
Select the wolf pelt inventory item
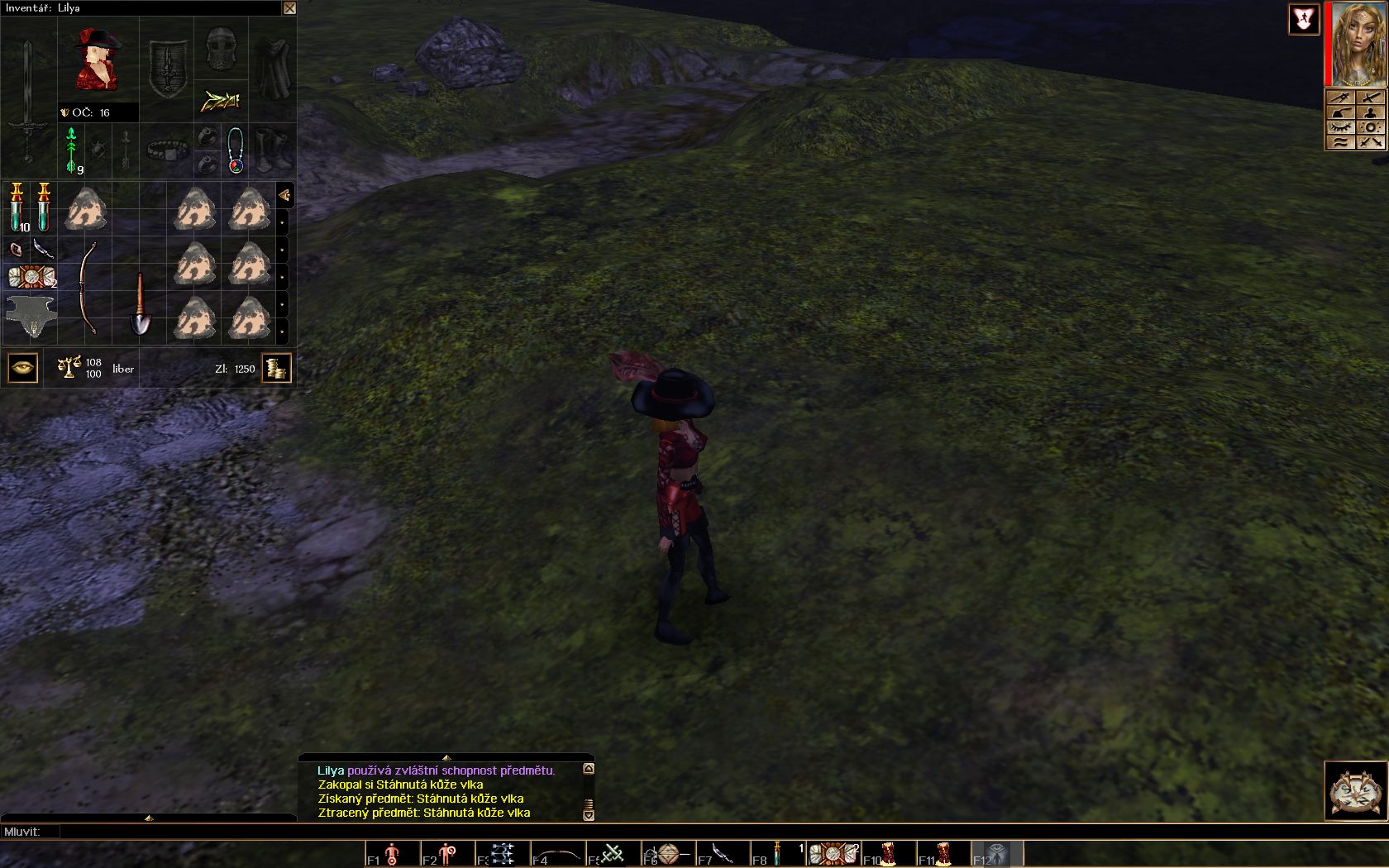tap(31, 316)
